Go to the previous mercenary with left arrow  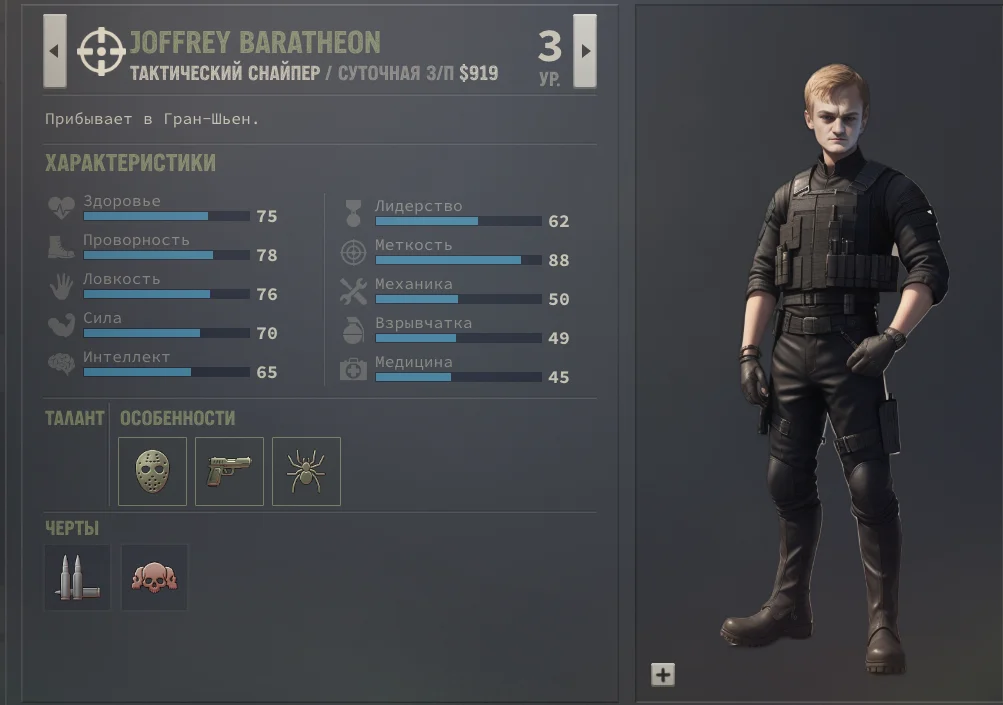[x=54, y=51]
